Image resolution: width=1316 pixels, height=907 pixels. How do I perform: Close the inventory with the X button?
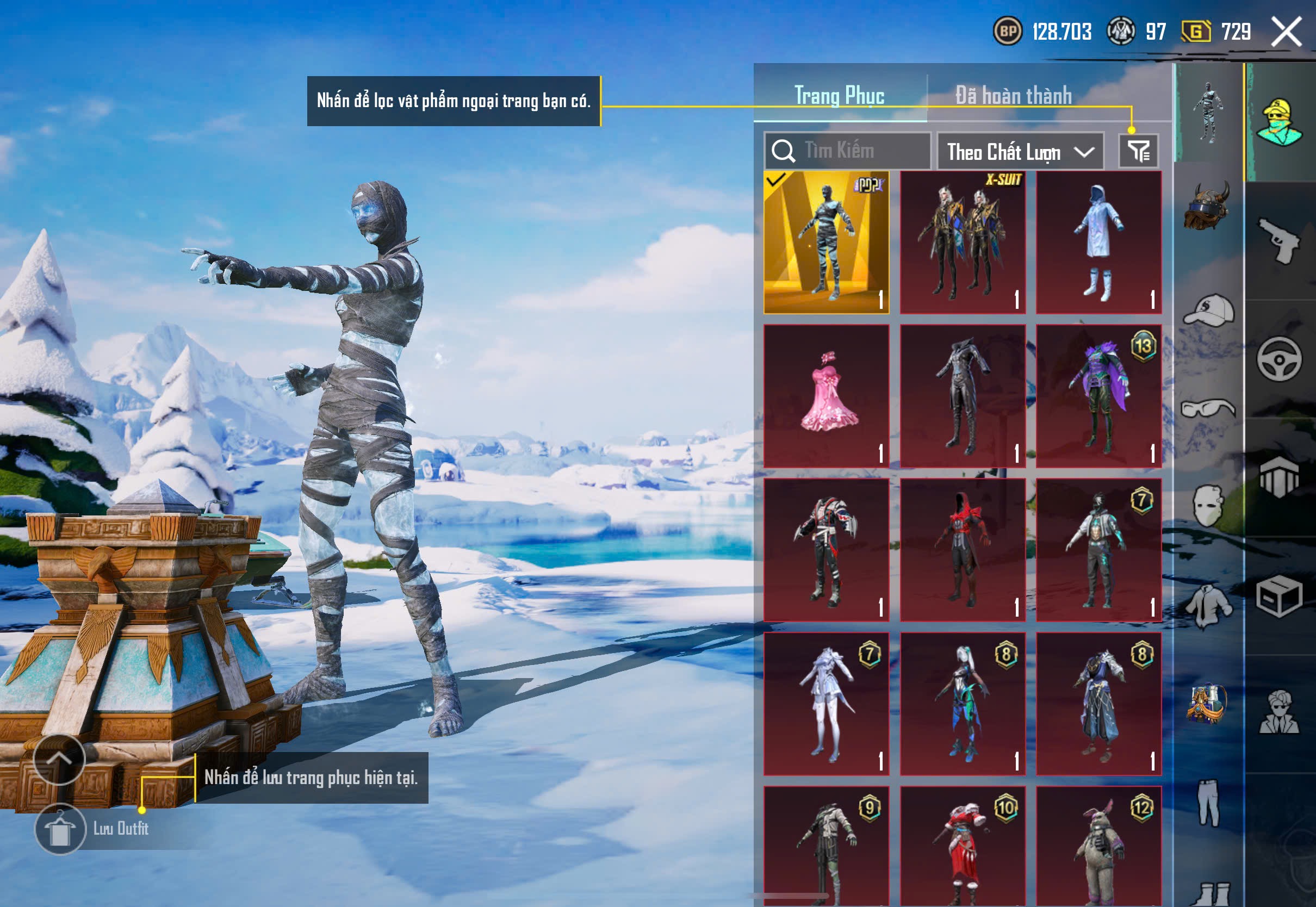pos(1286,32)
